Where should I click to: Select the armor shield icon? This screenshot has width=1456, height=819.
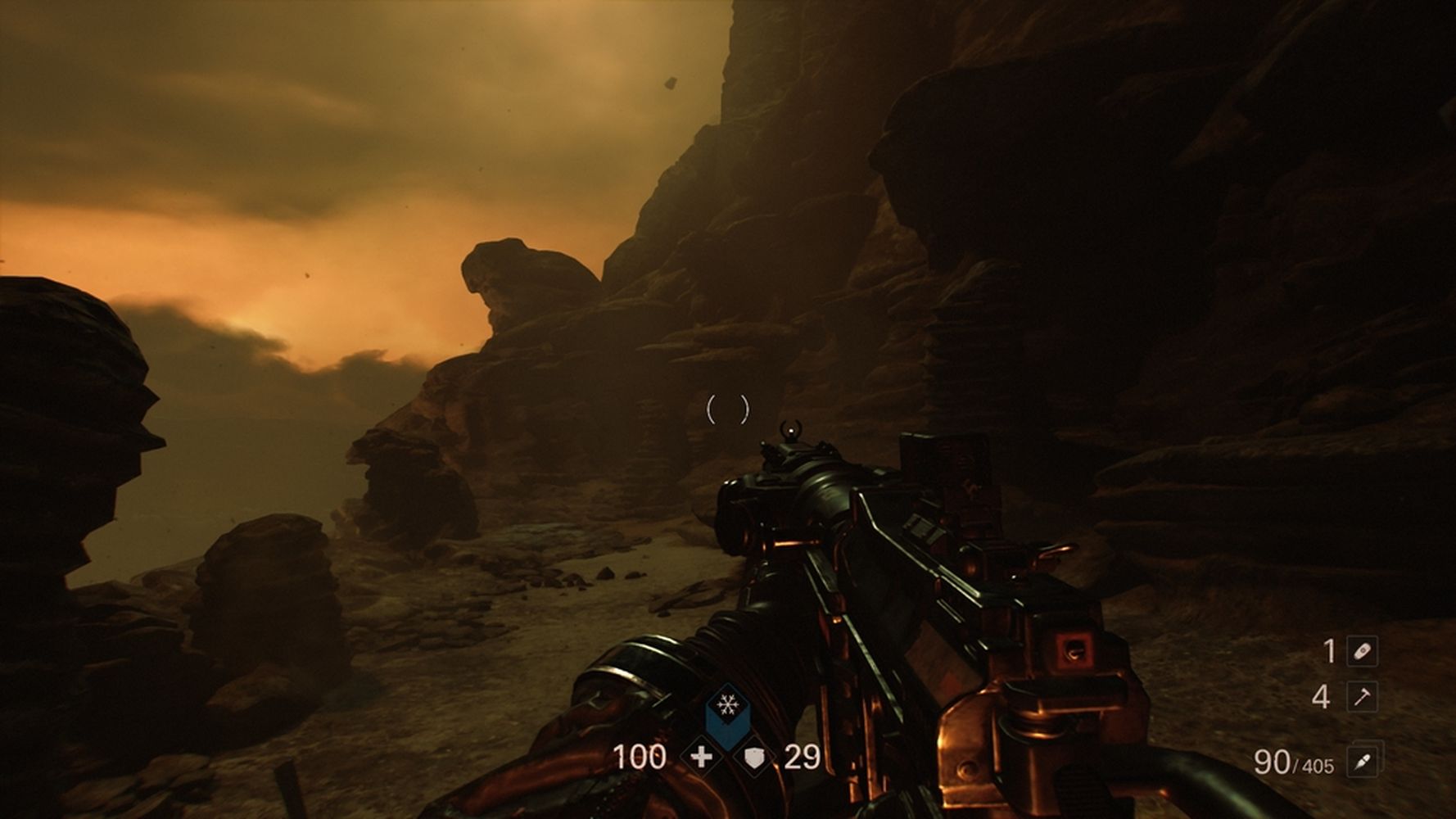[754, 758]
